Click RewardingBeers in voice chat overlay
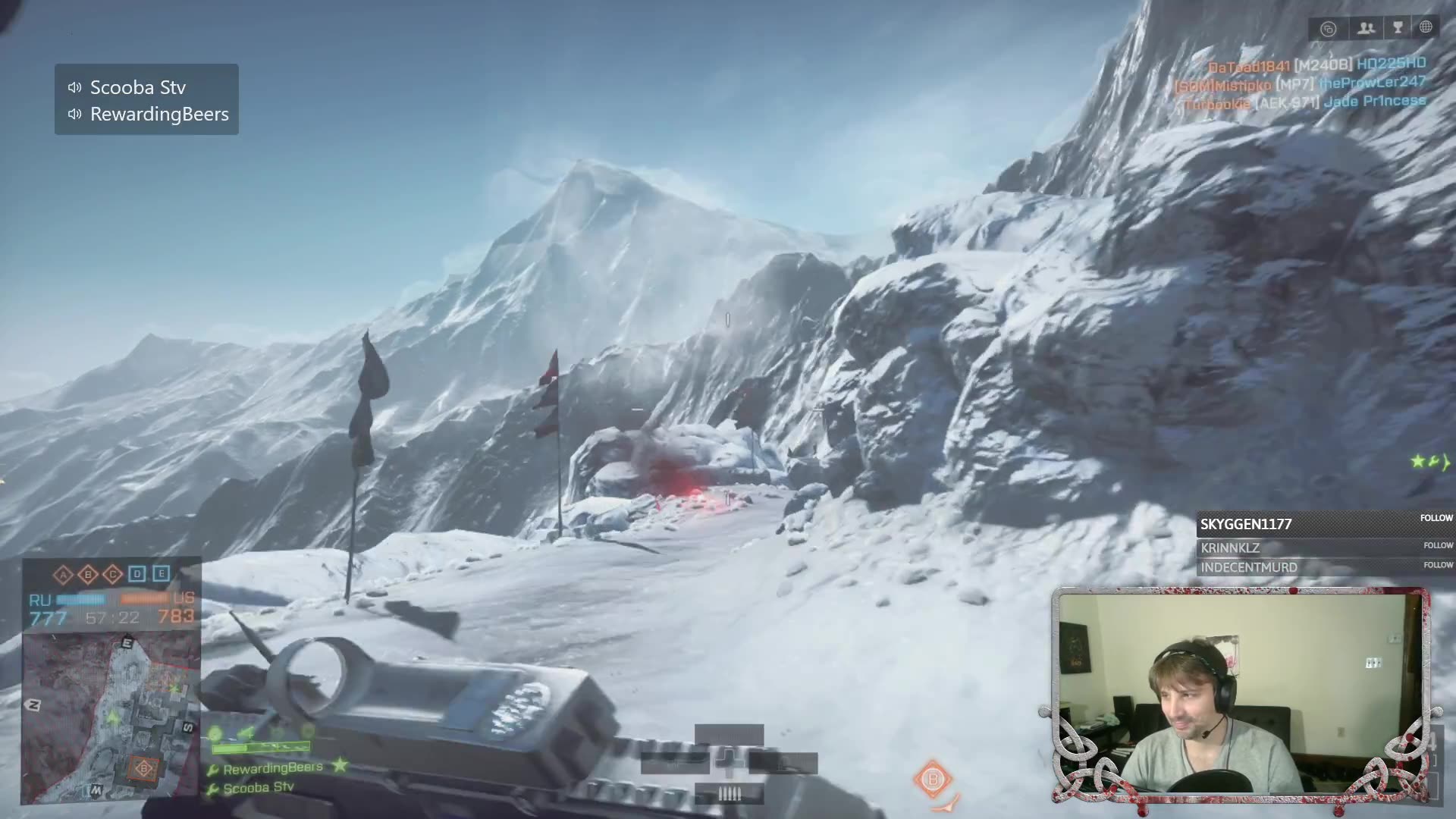Viewport: 1456px width, 819px height. pyautogui.click(x=158, y=114)
